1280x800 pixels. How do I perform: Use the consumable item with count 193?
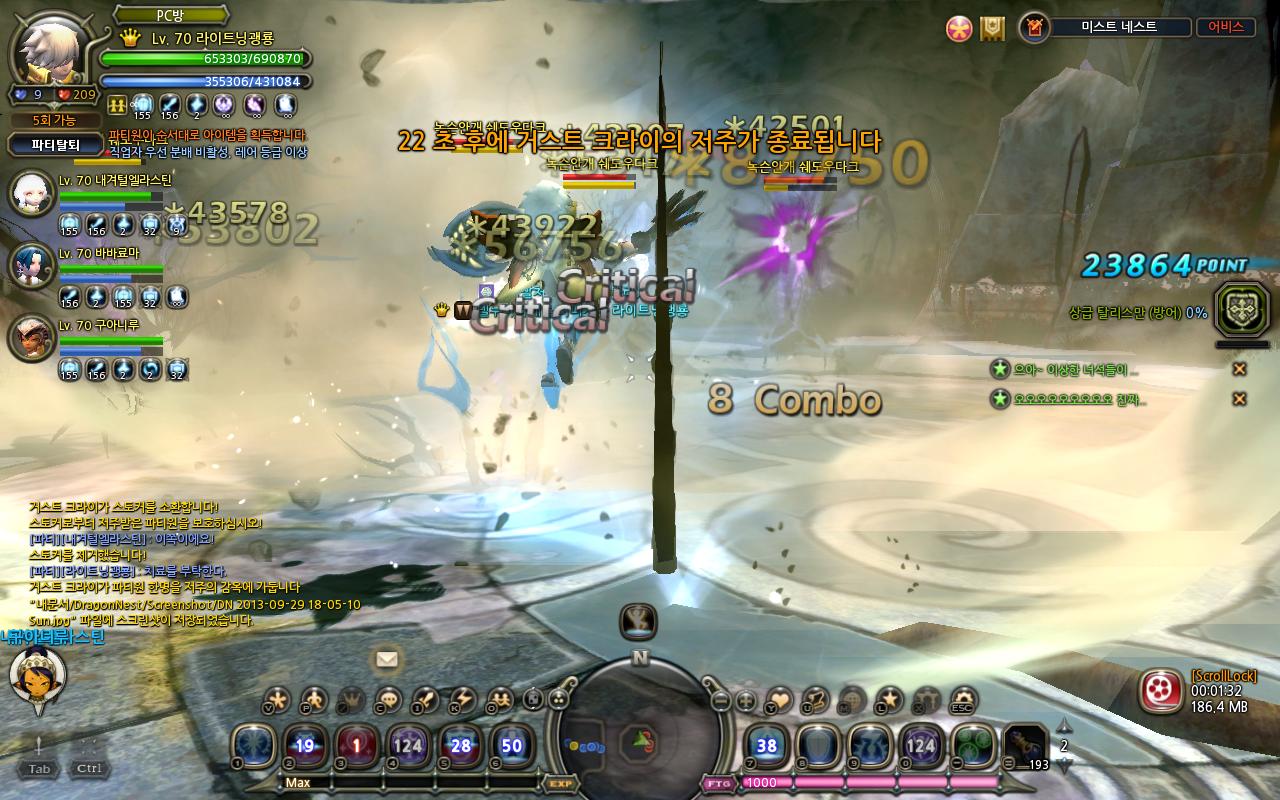click(1024, 745)
